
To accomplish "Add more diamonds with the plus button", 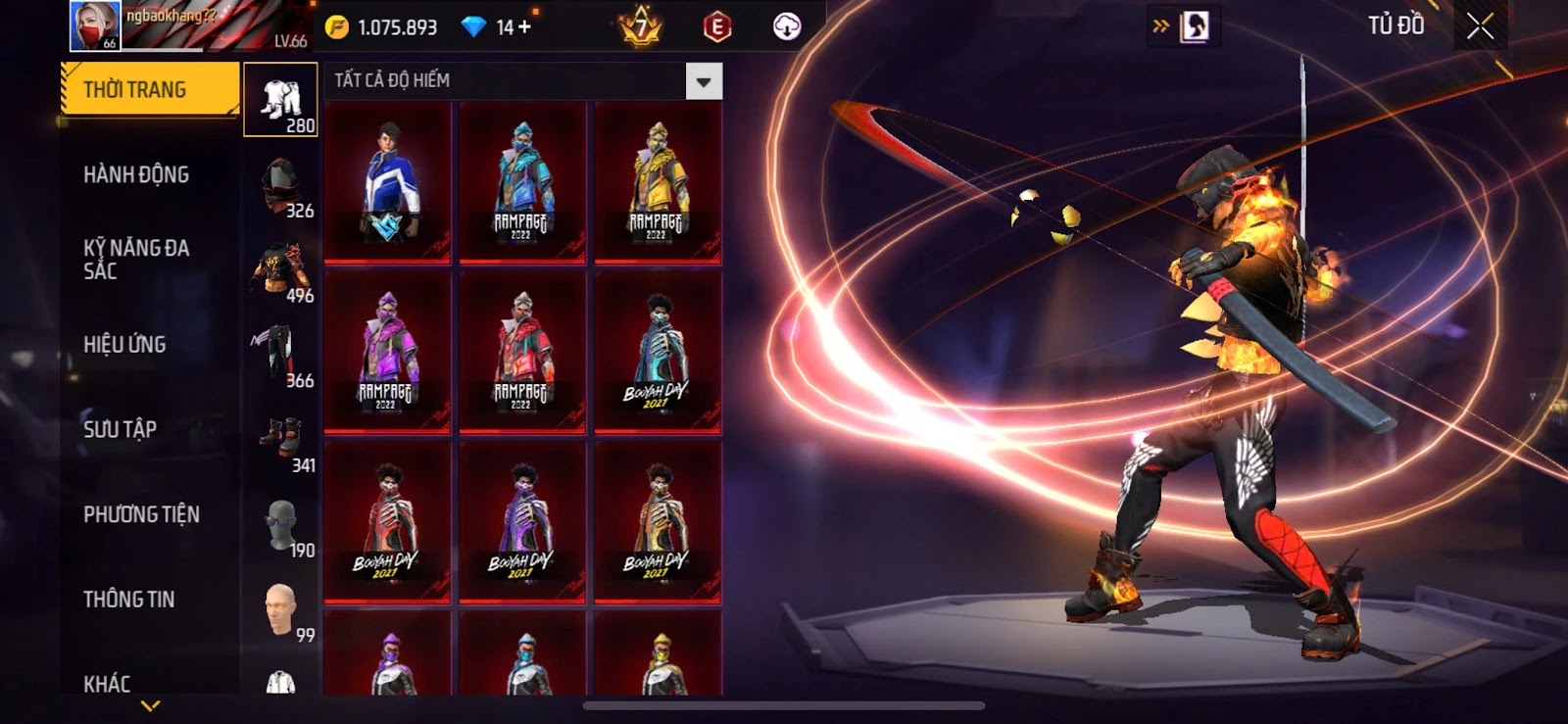I will (x=525, y=27).
